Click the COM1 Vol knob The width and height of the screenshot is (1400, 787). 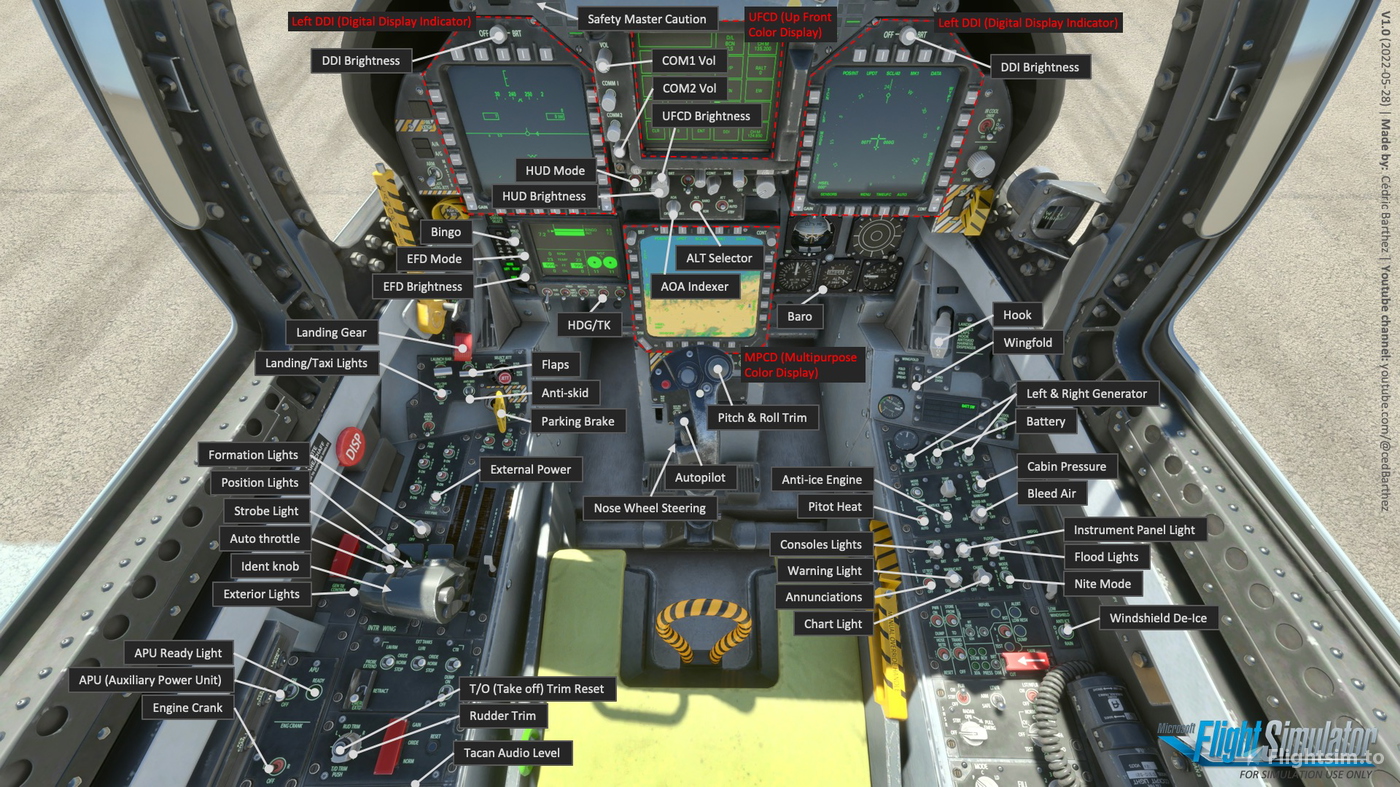pyautogui.click(x=602, y=66)
